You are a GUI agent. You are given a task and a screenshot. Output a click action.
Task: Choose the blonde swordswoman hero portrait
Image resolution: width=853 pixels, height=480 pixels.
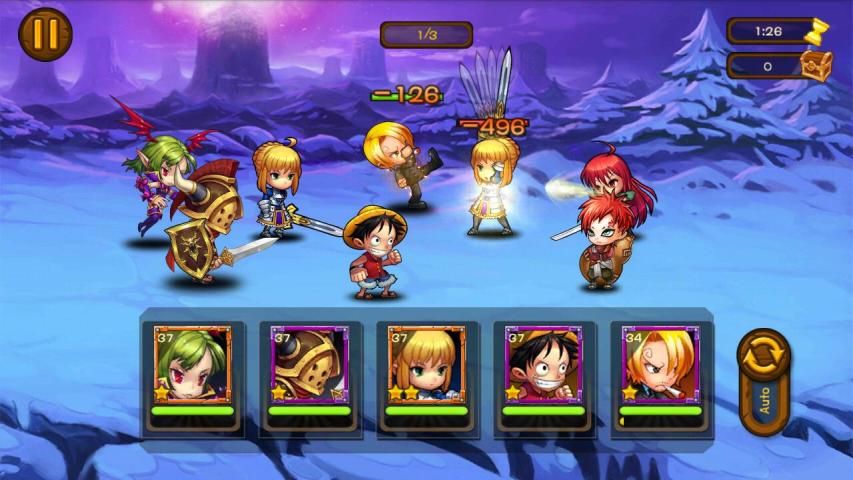426,364
